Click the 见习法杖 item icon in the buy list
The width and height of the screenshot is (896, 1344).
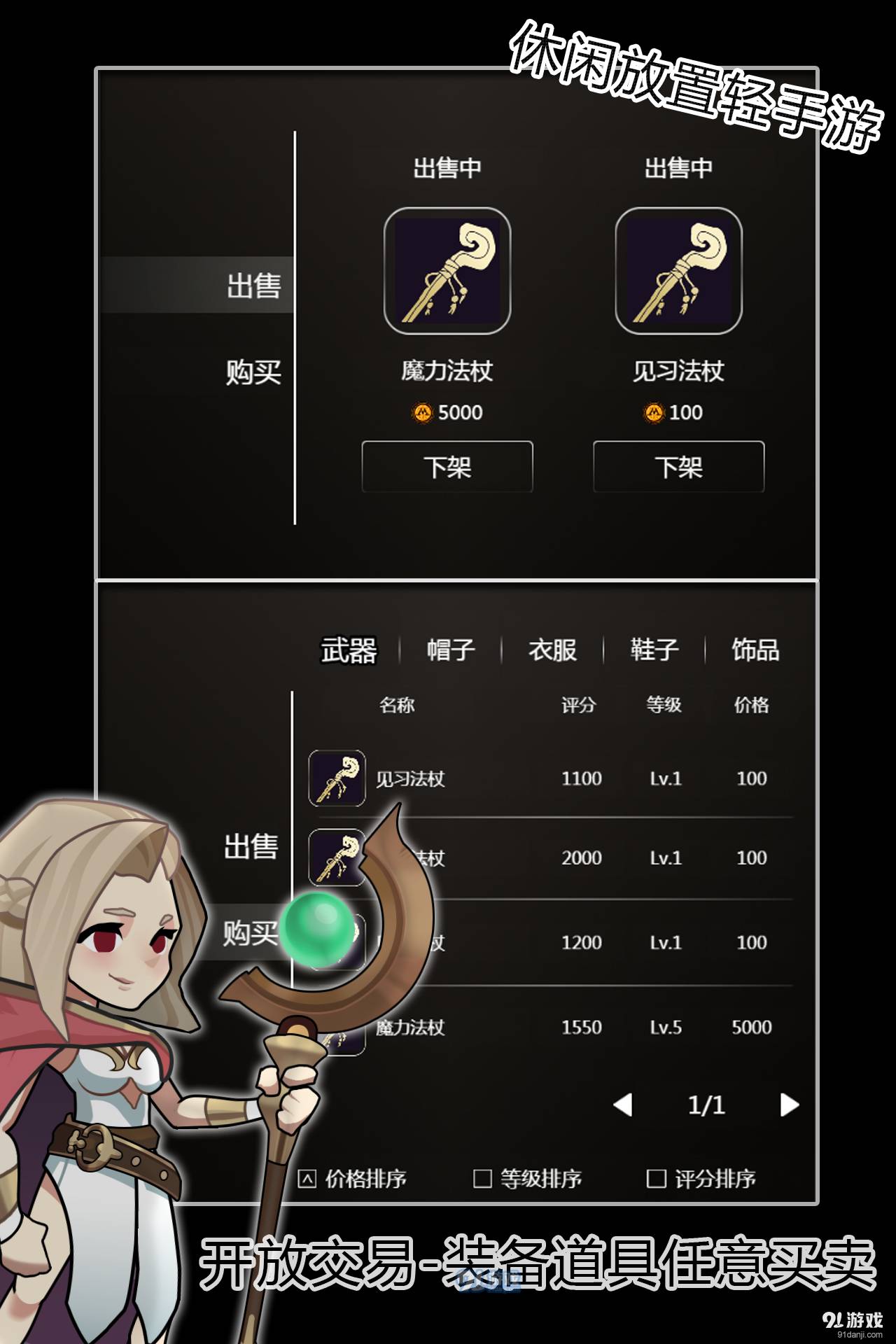[x=337, y=778]
